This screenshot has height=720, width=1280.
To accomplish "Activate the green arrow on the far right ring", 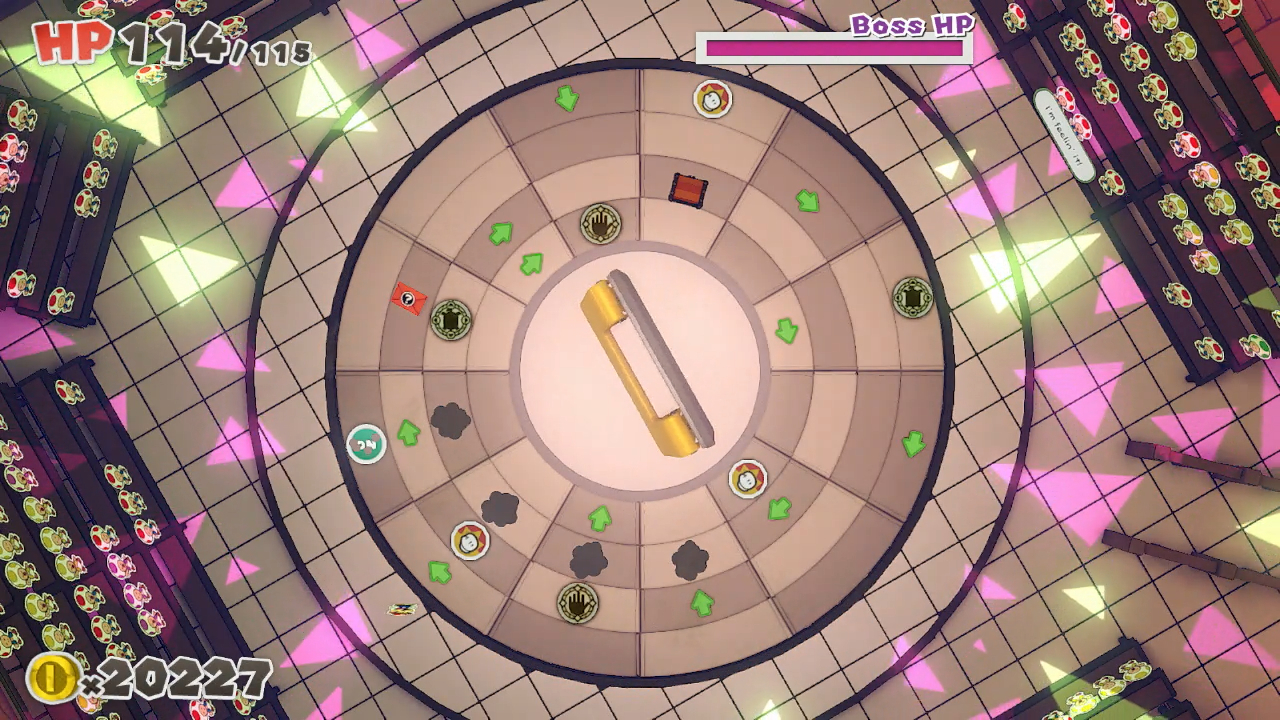I will [911, 443].
